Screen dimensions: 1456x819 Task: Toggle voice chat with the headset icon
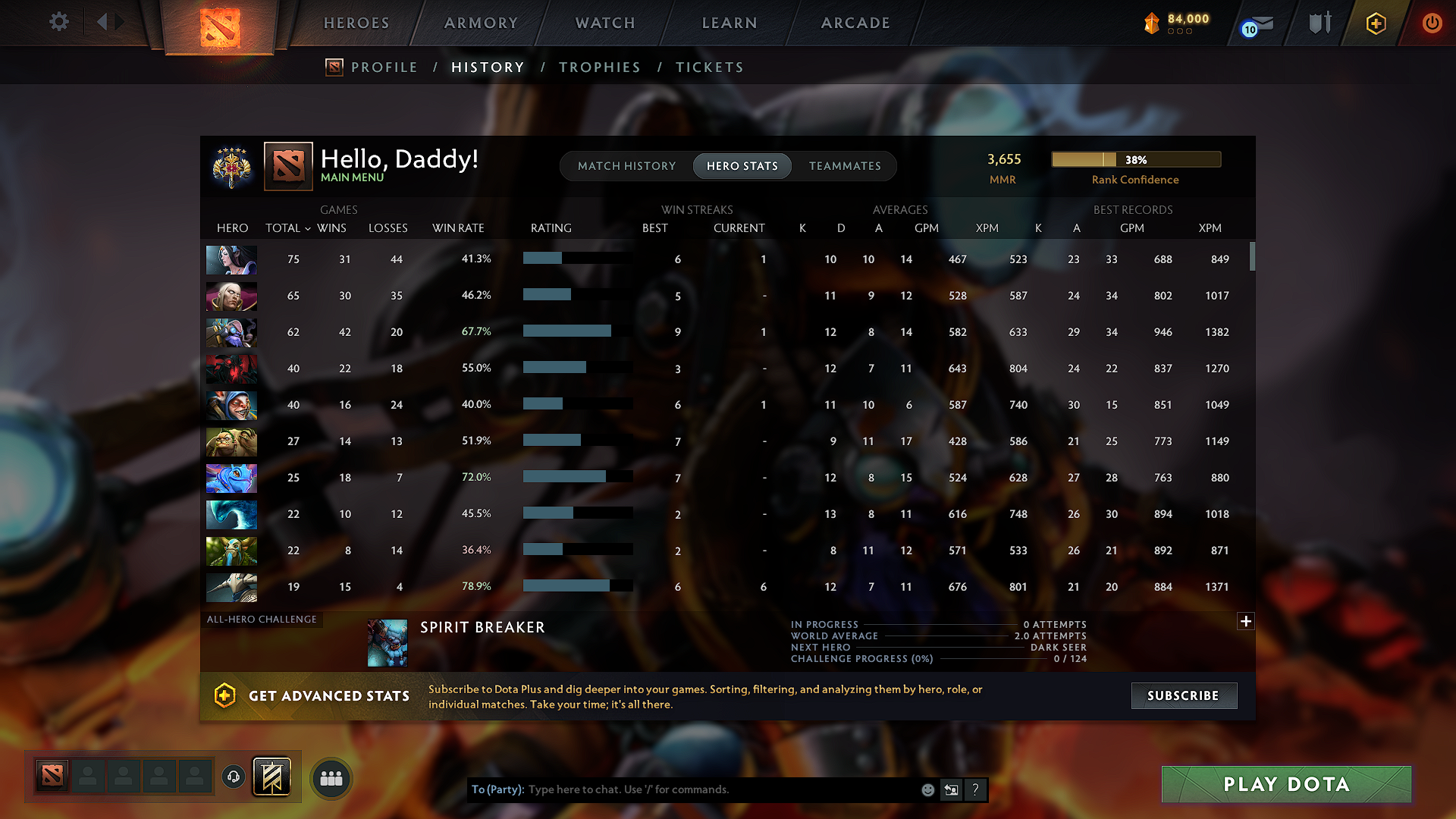coord(233,777)
